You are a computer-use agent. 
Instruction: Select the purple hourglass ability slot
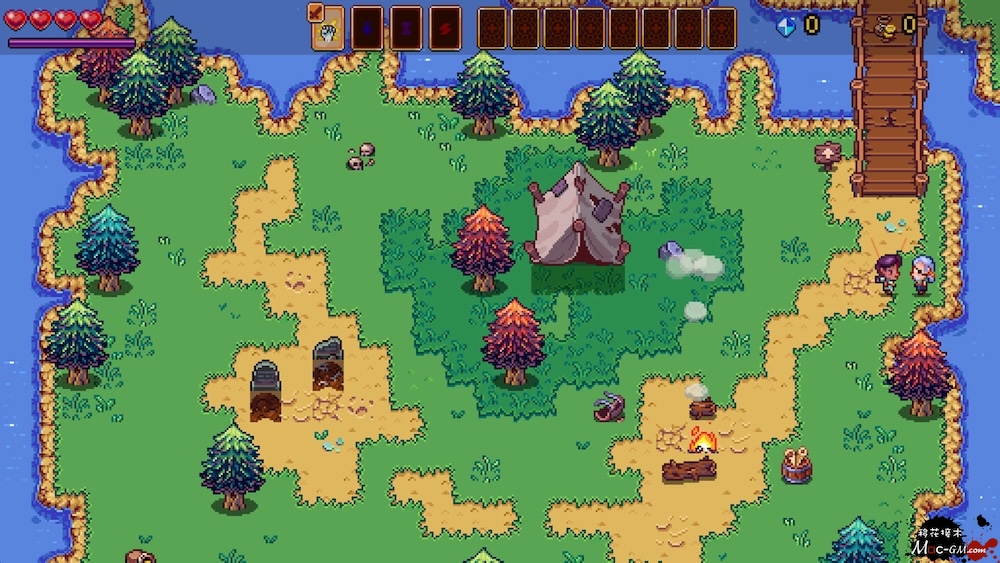[x=405, y=29]
